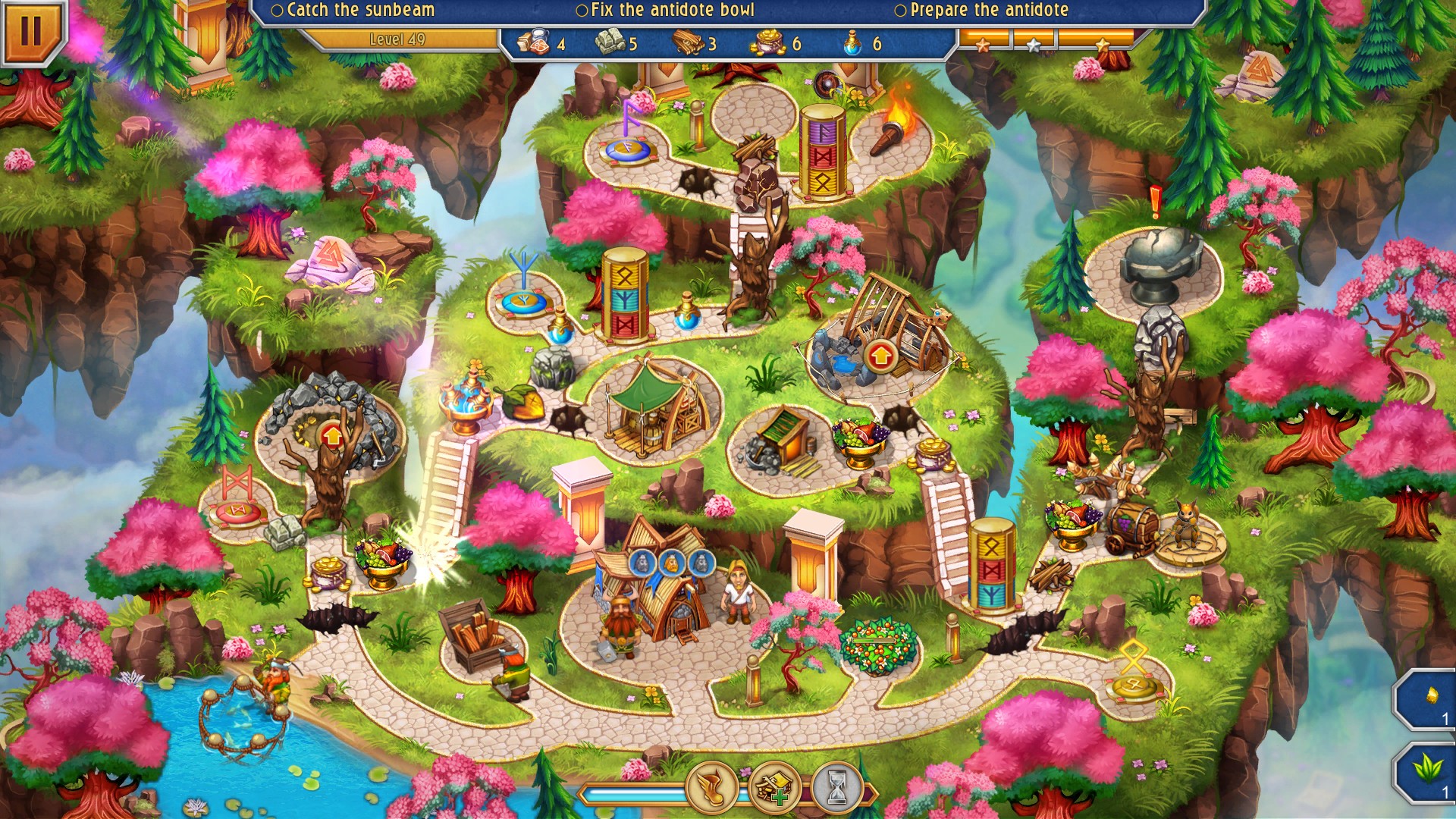Viewport: 1456px width, 819px height.
Task: Click the upgrade arrow on the rocky mine
Action: (x=331, y=436)
